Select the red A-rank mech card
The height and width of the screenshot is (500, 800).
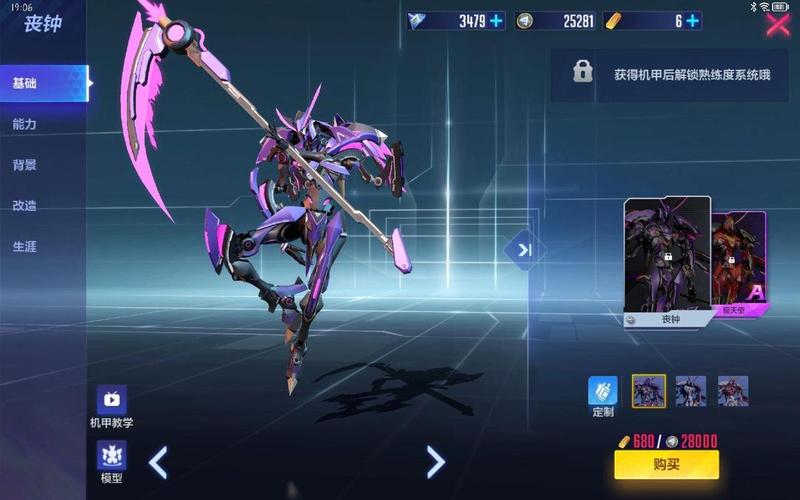point(740,263)
